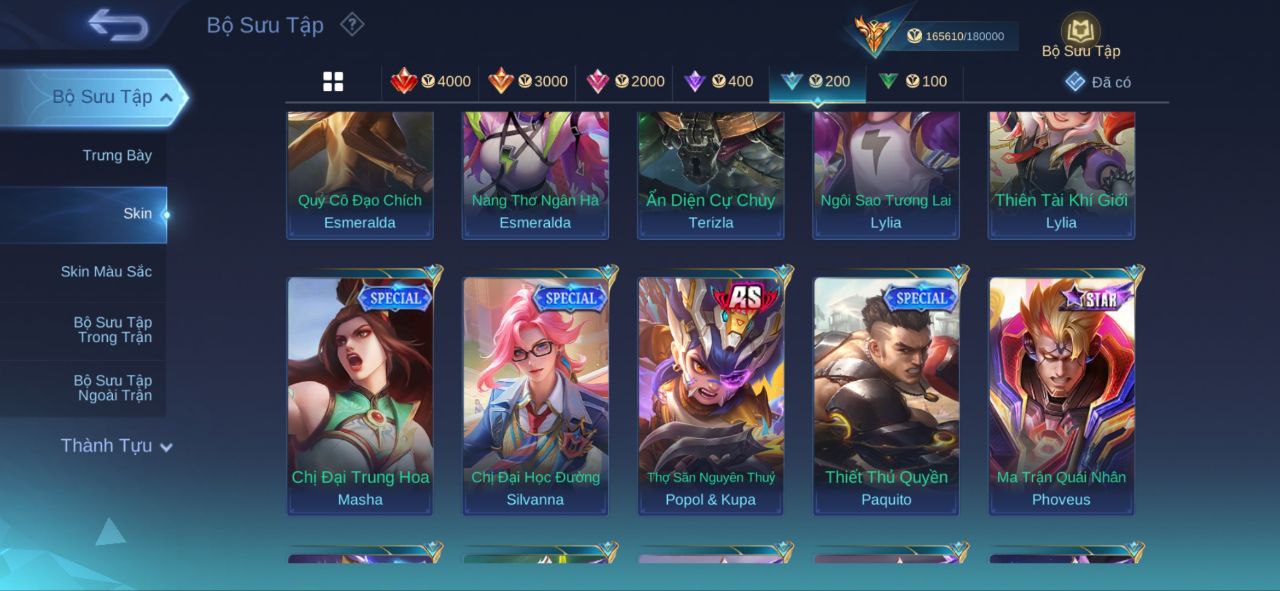Open the Bộ Sưu Tập help icon
The height and width of the screenshot is (591, 1280).
coord(352,24)
